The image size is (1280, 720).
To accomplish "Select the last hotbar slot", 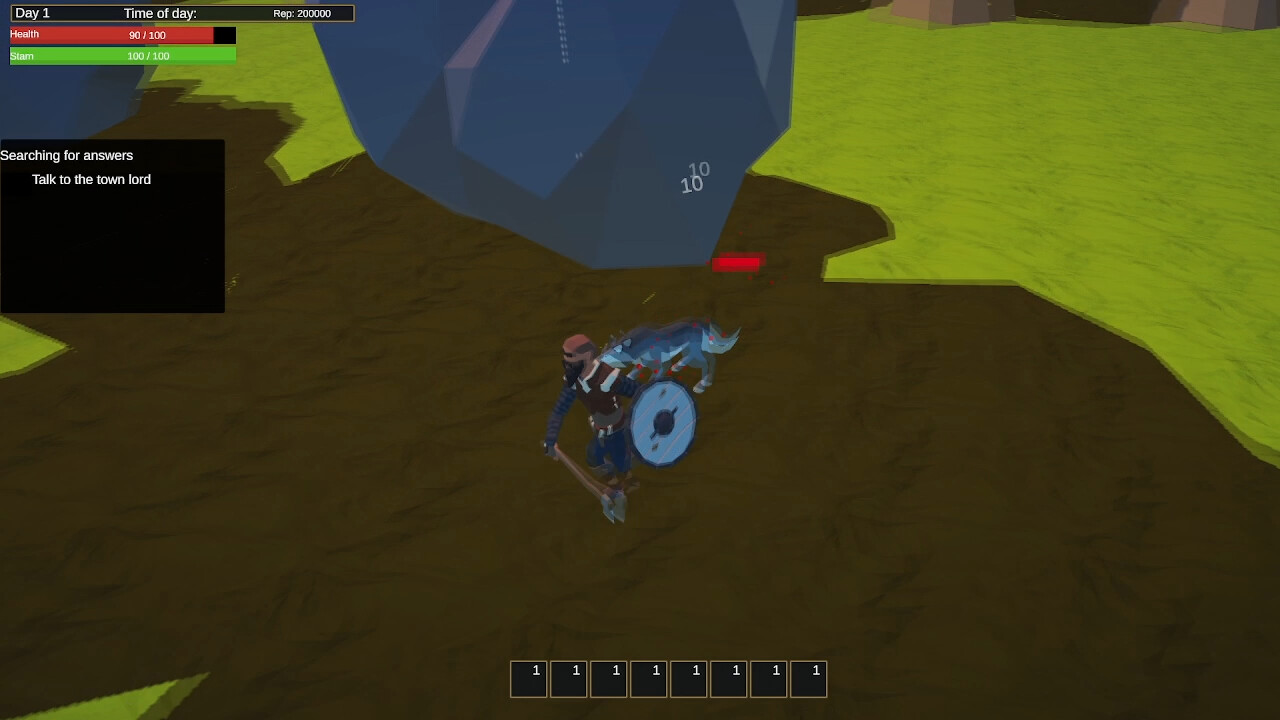I will pyautogui.click(x=808, y=678).
